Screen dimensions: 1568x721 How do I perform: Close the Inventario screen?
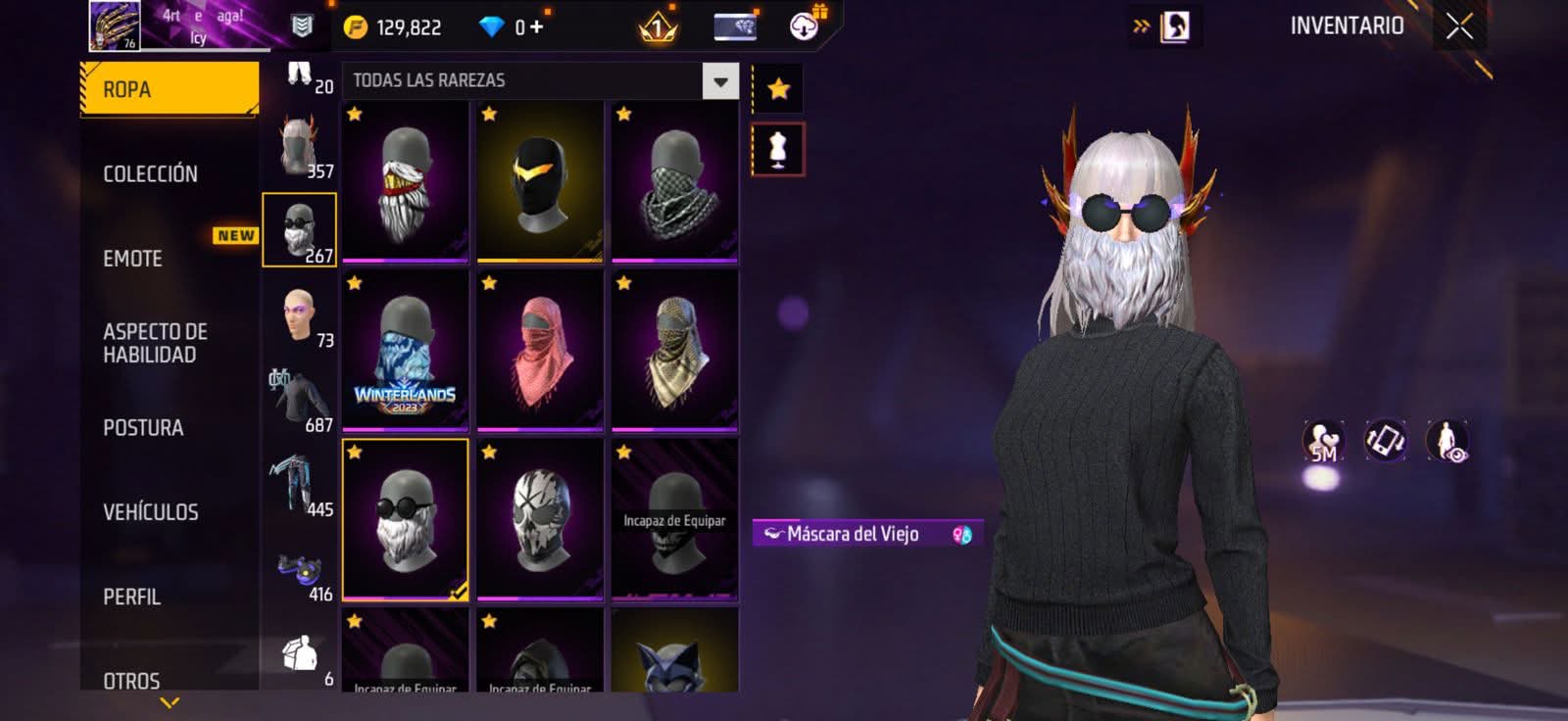click(1459, 26)
